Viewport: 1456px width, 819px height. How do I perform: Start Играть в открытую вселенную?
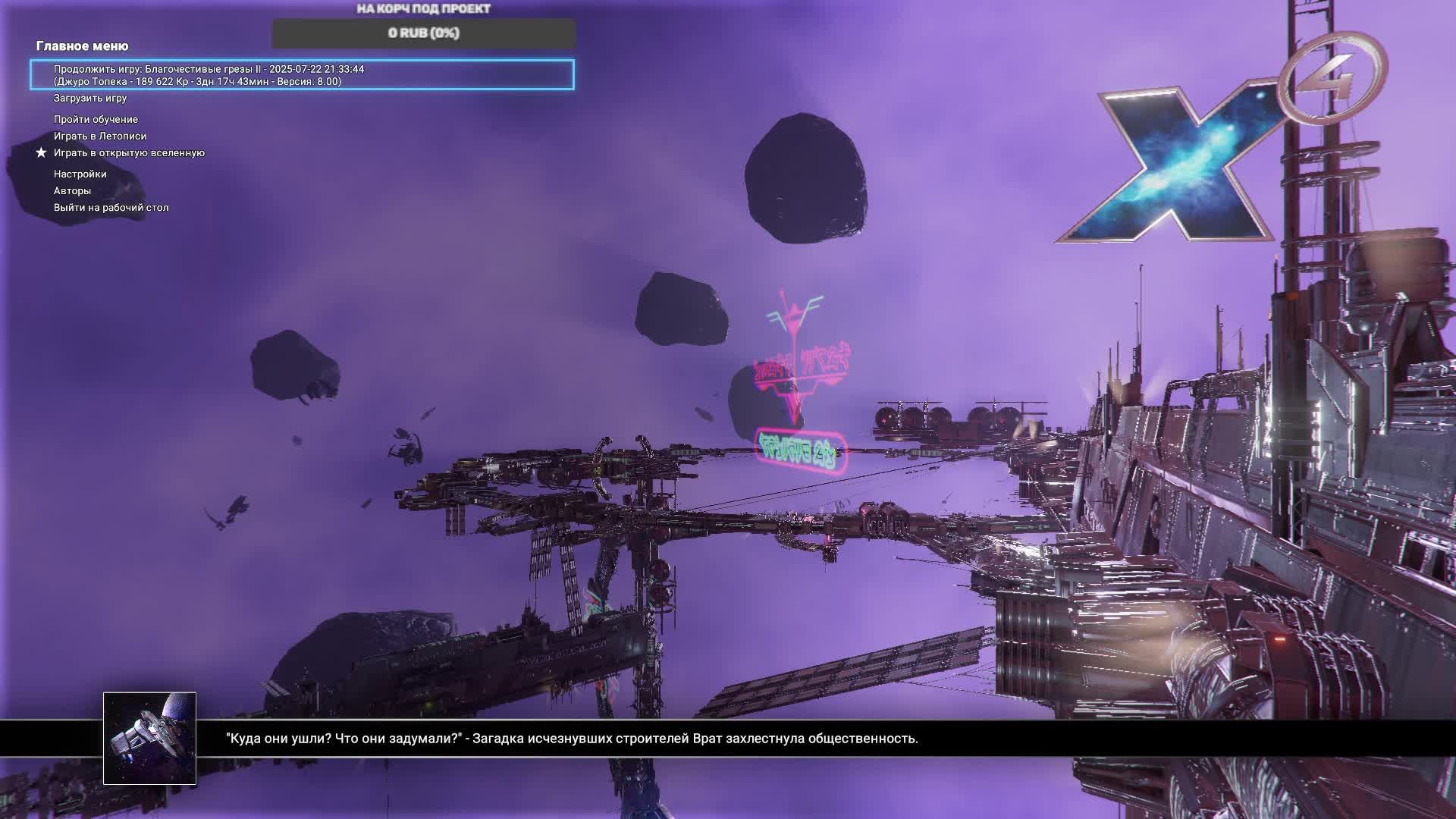pyautogui.click(x=129, y=153)
